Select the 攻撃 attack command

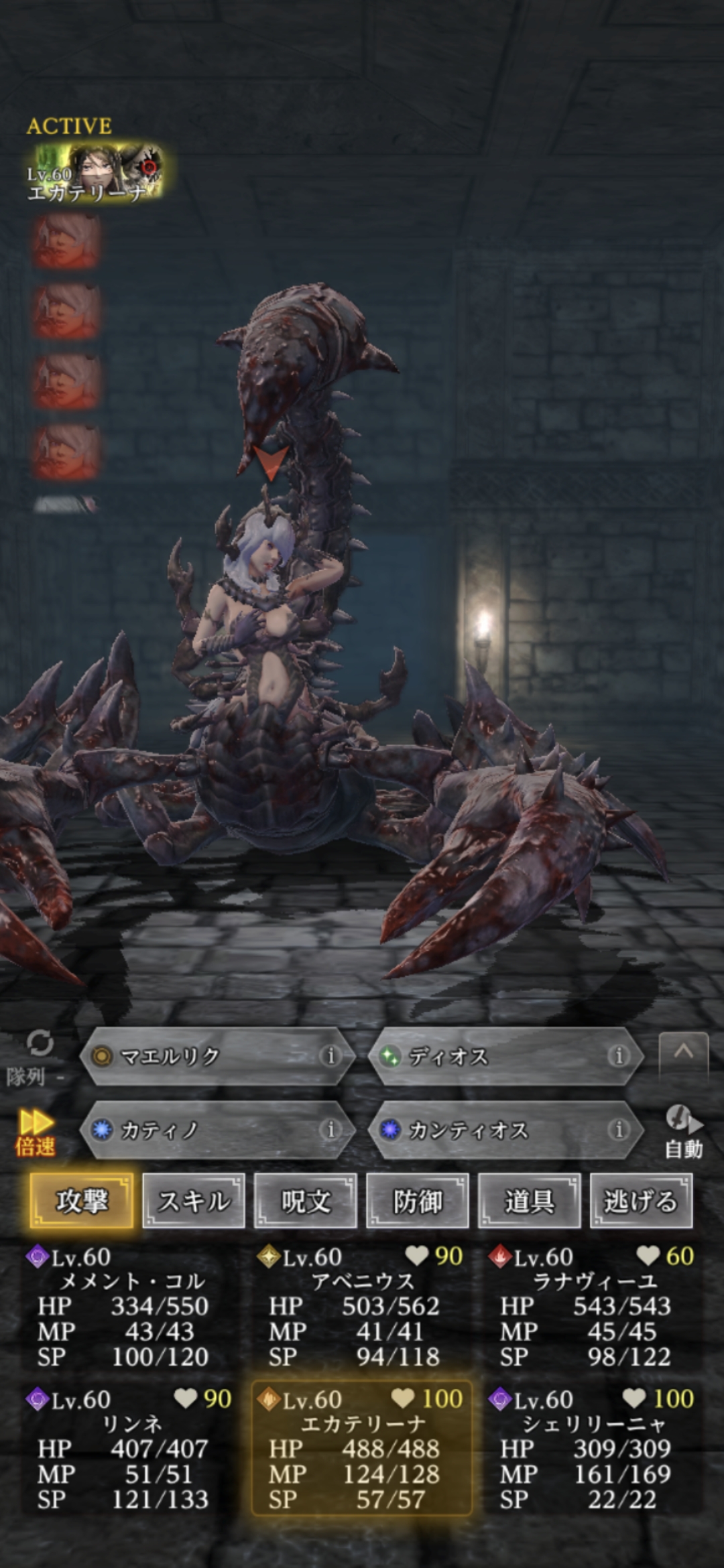[81, 1201]
